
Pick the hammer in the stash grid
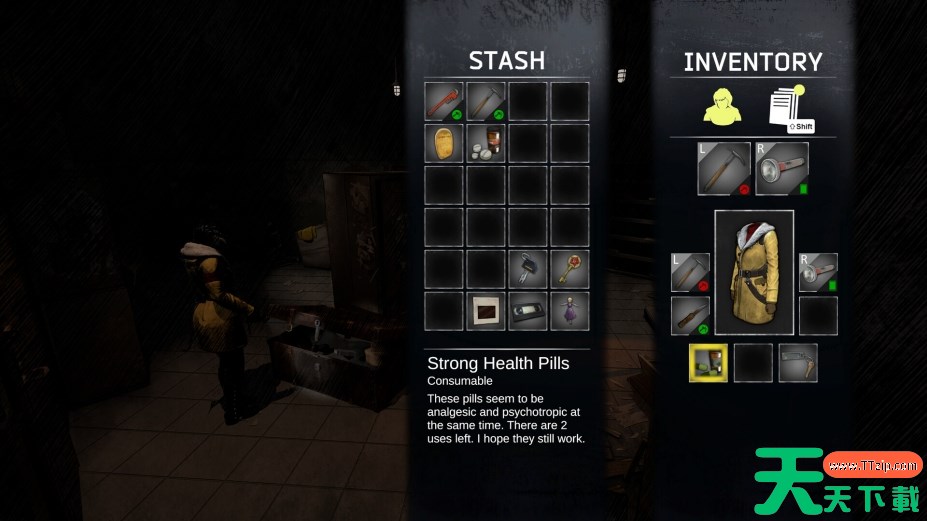[486, 101]
